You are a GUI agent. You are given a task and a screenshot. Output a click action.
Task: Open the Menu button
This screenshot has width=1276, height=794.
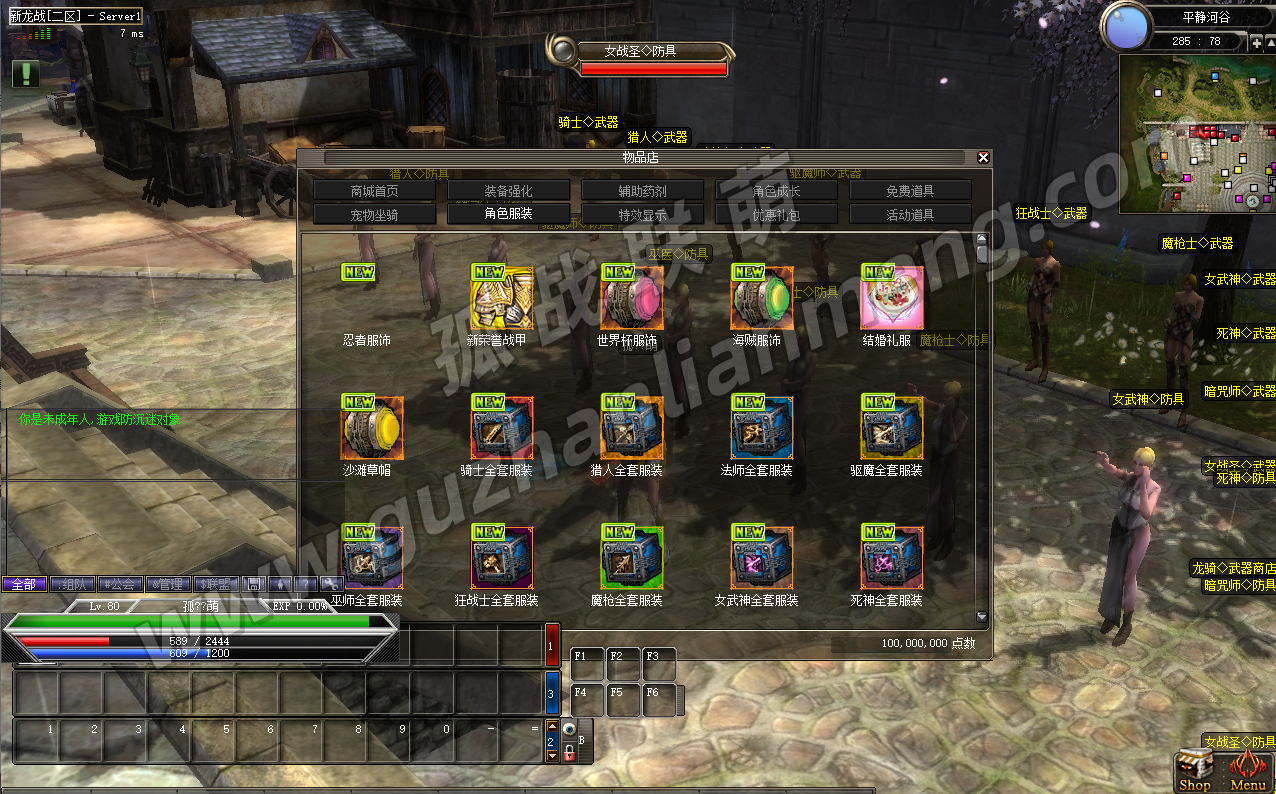tap(1248, 771)
